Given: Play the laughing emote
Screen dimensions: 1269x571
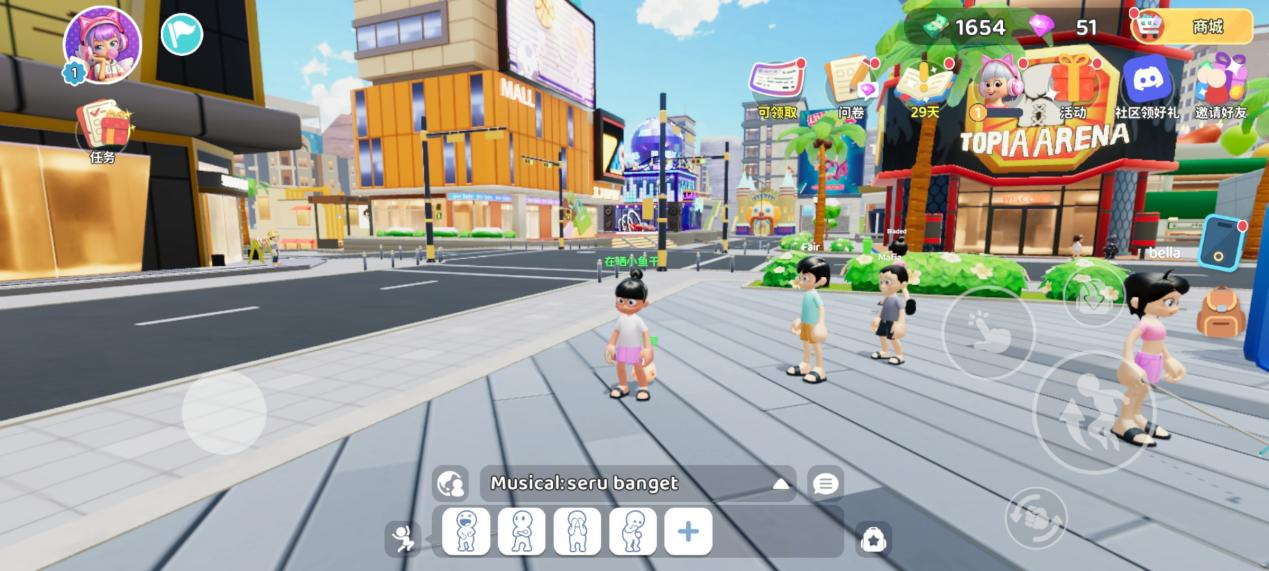Looking at the screenshot, I should pos(466,531).
